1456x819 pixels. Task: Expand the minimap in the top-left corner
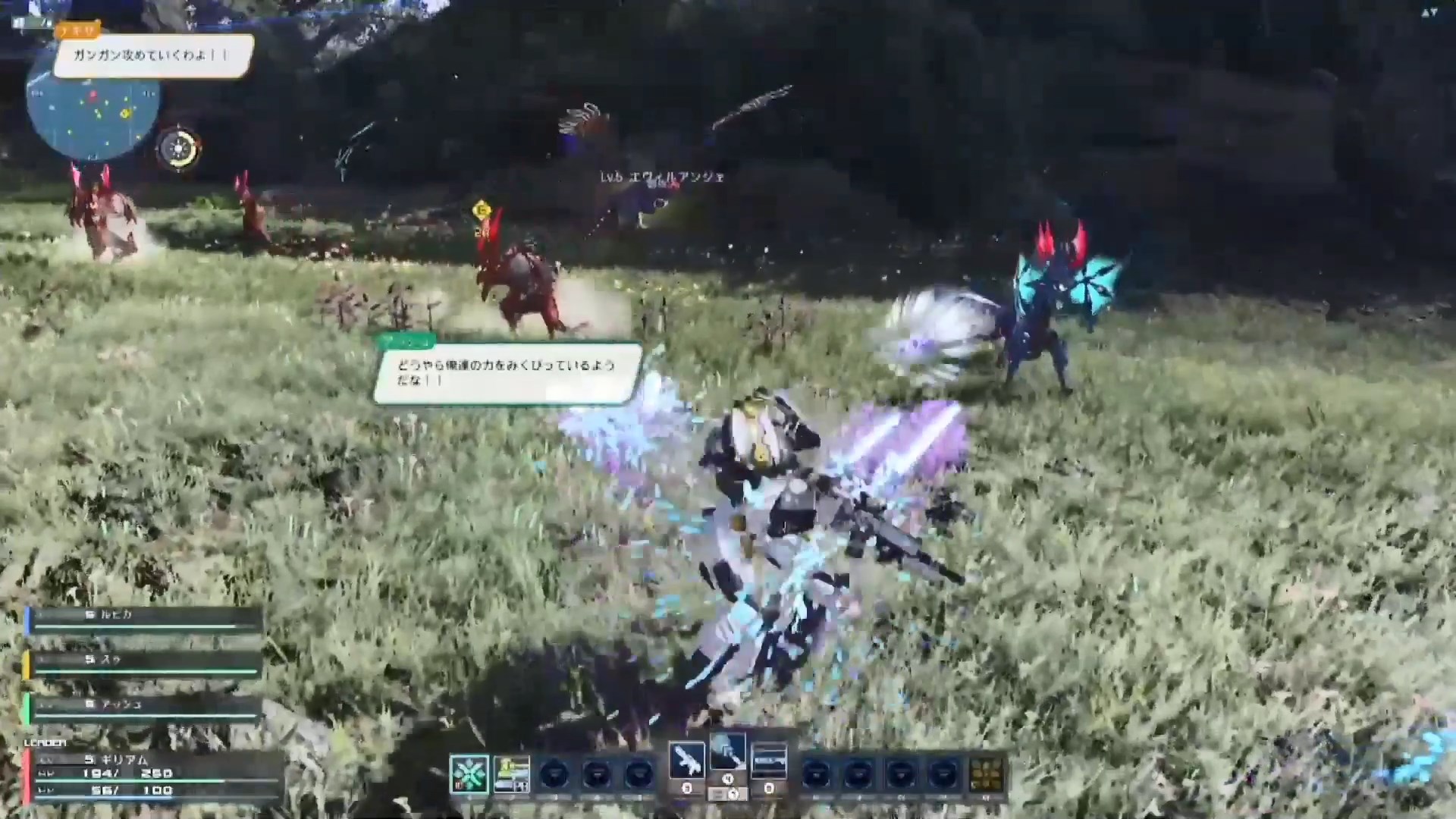91,114
